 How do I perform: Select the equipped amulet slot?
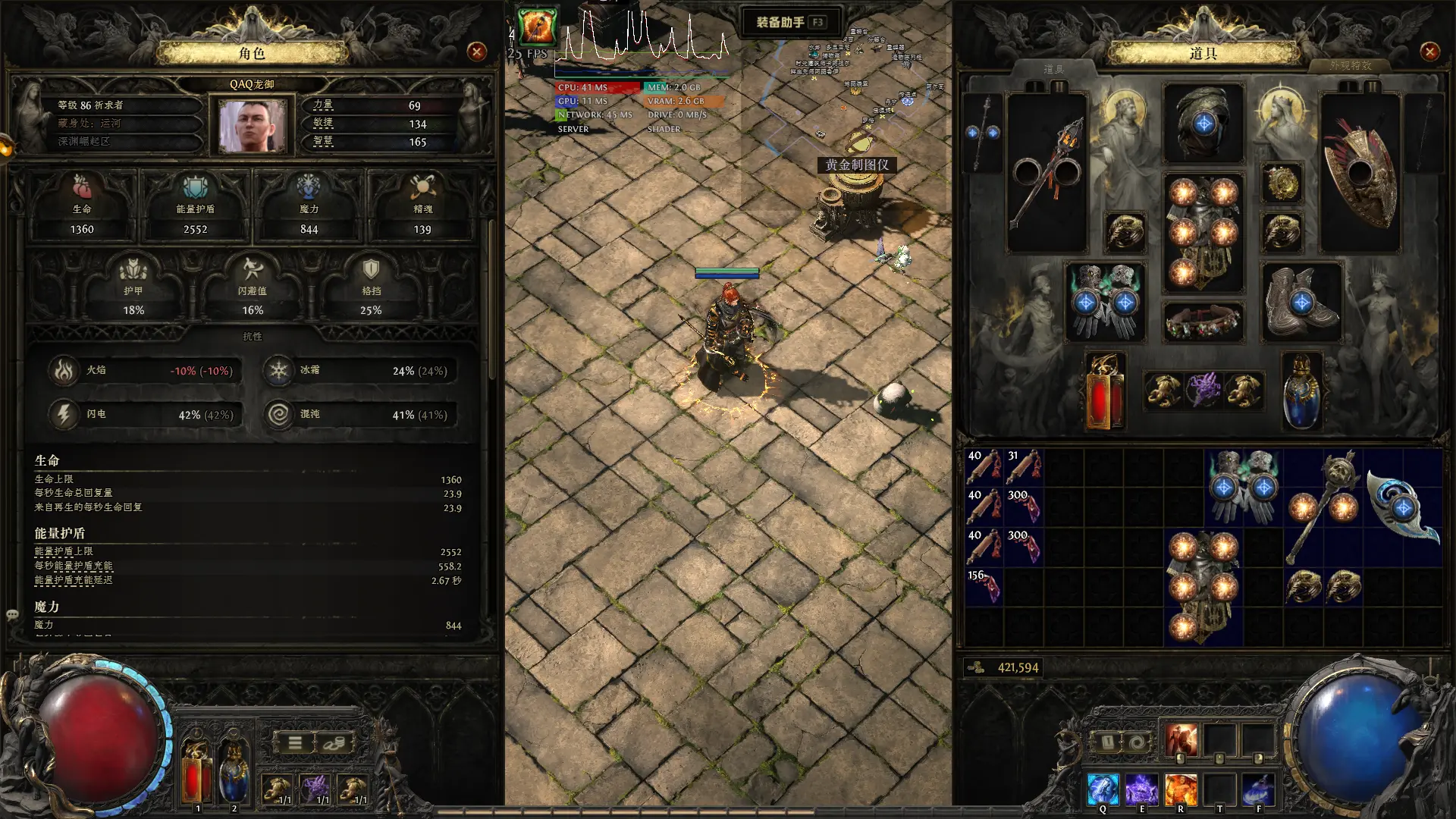(1282, 183)
